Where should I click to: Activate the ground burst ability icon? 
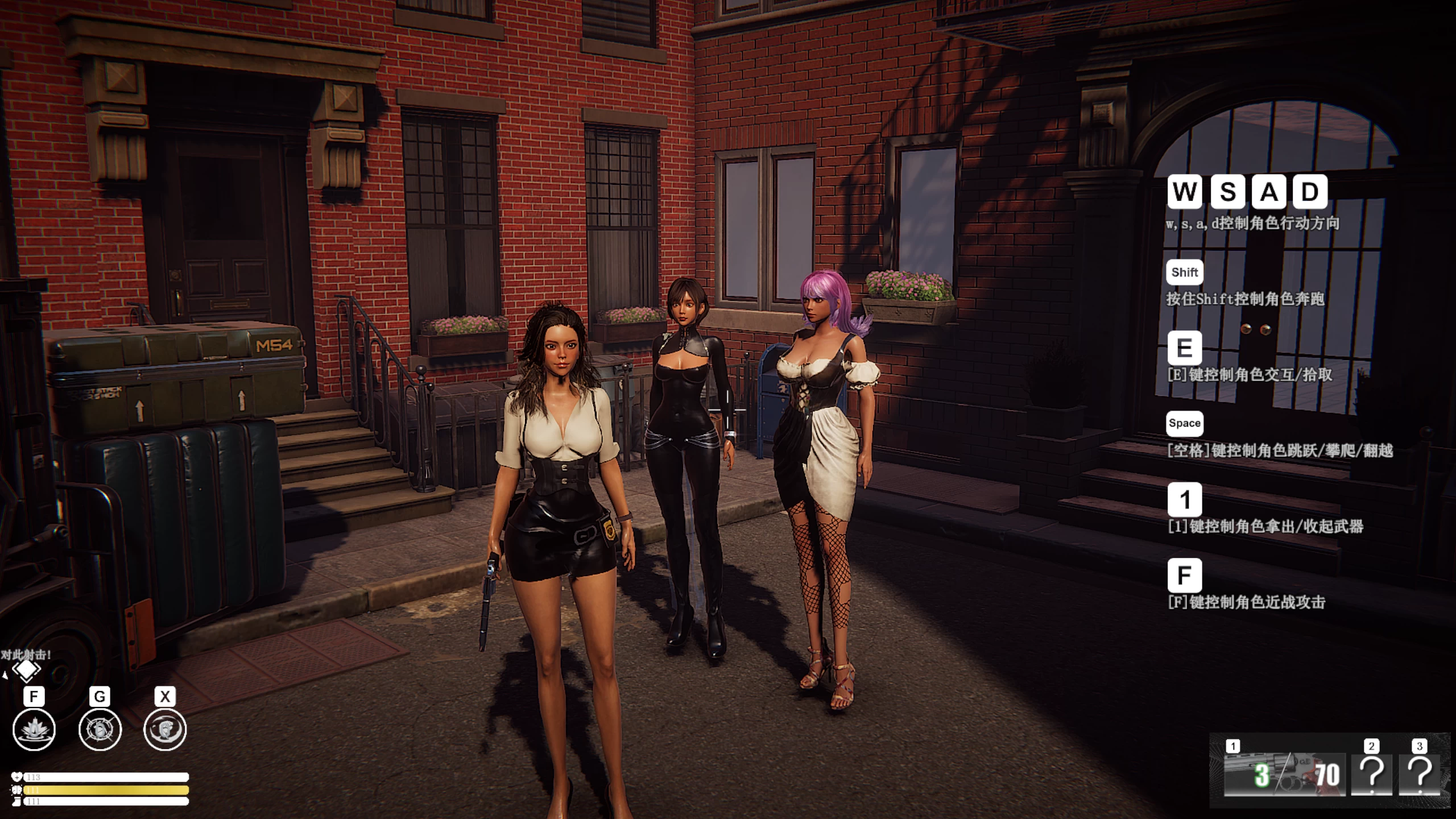pos(34,730)
